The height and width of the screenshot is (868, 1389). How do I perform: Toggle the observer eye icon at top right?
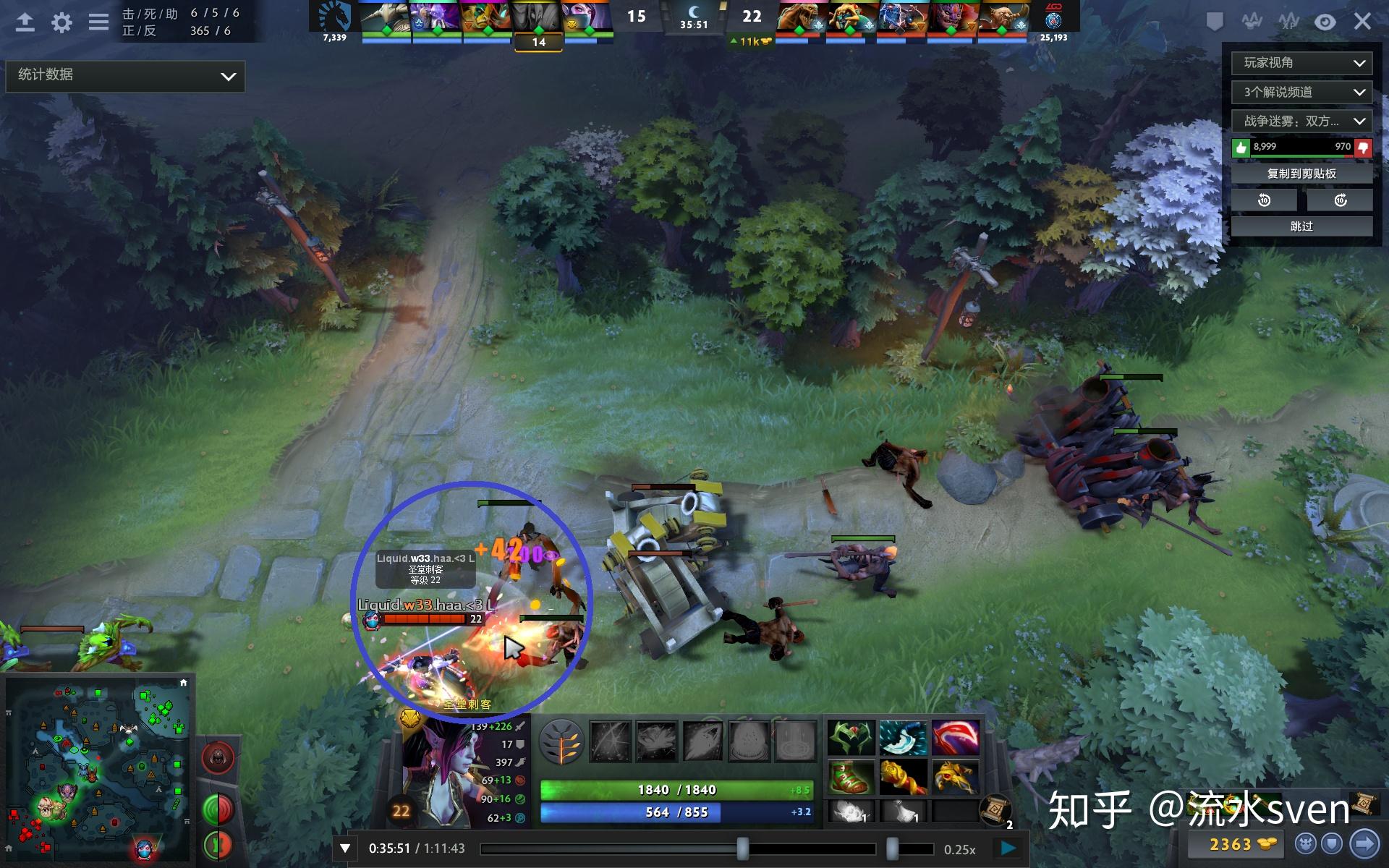(x=1326, y=22)
